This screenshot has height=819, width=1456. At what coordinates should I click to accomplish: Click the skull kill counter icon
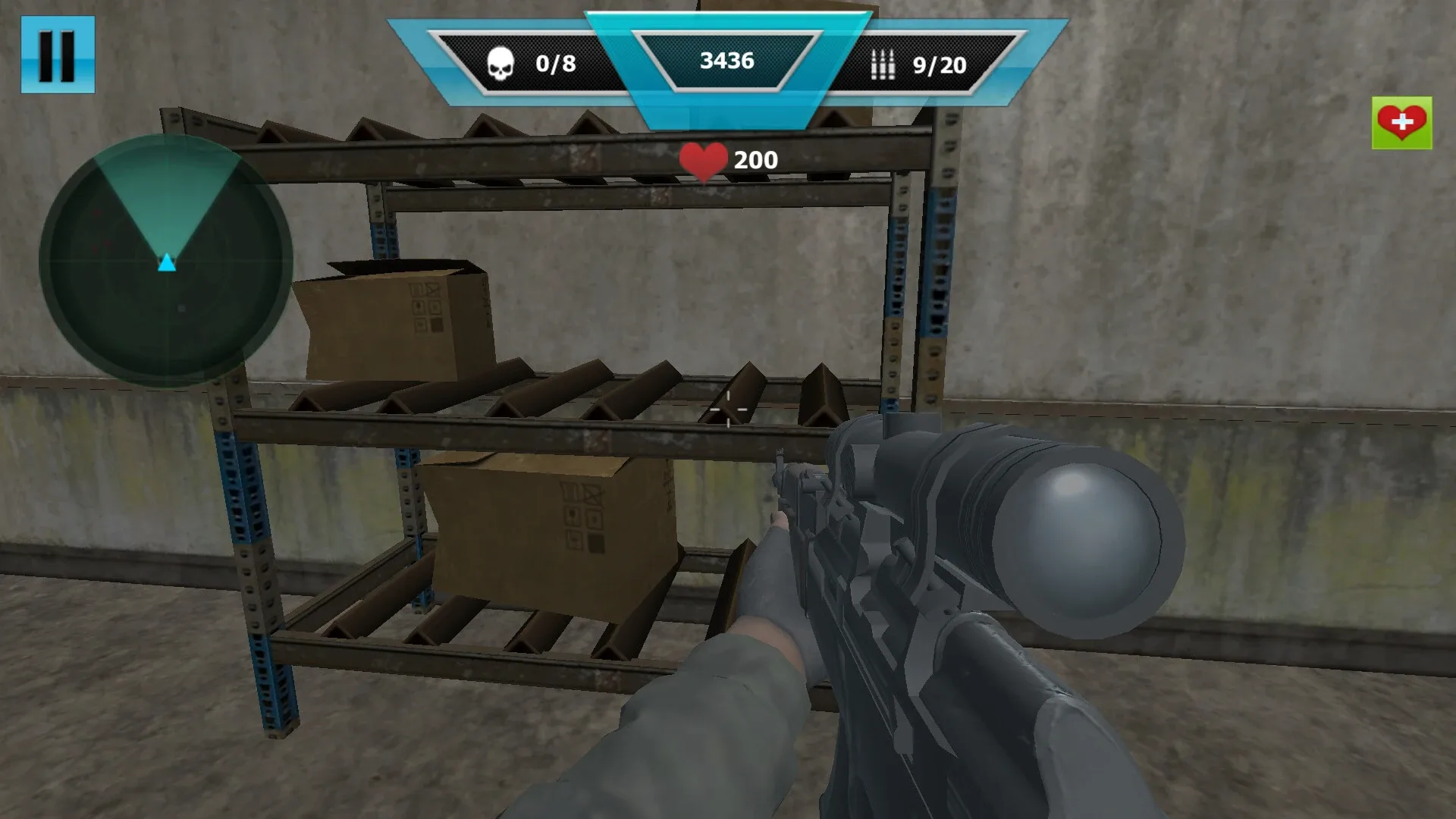[500, 64]
